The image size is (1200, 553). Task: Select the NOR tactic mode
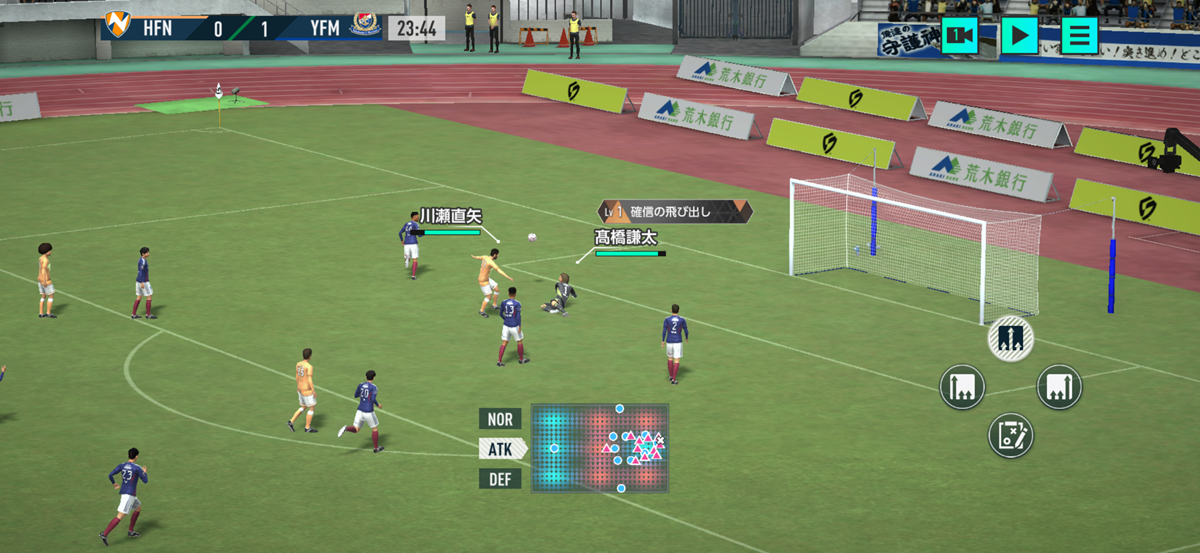pos(500,419)
